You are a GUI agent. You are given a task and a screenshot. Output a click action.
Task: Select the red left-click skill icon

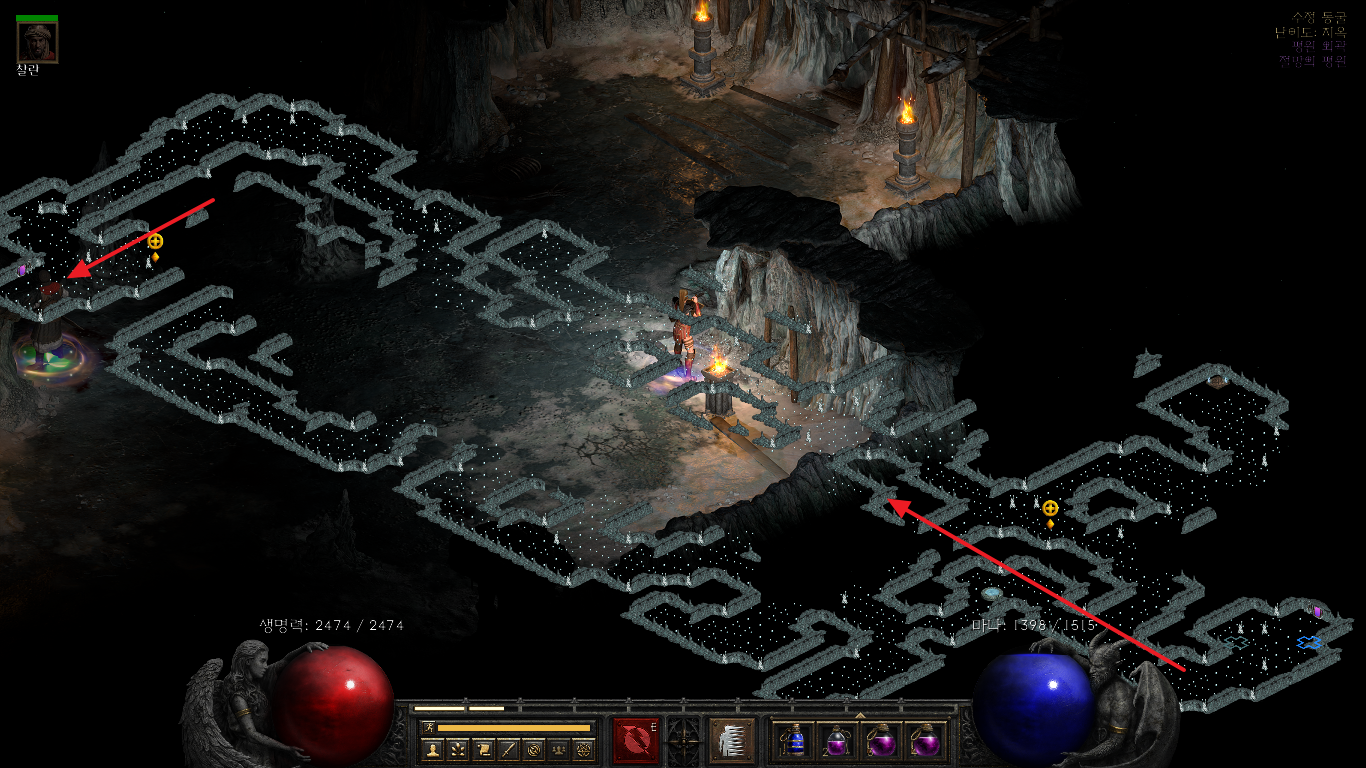[636, 741]
